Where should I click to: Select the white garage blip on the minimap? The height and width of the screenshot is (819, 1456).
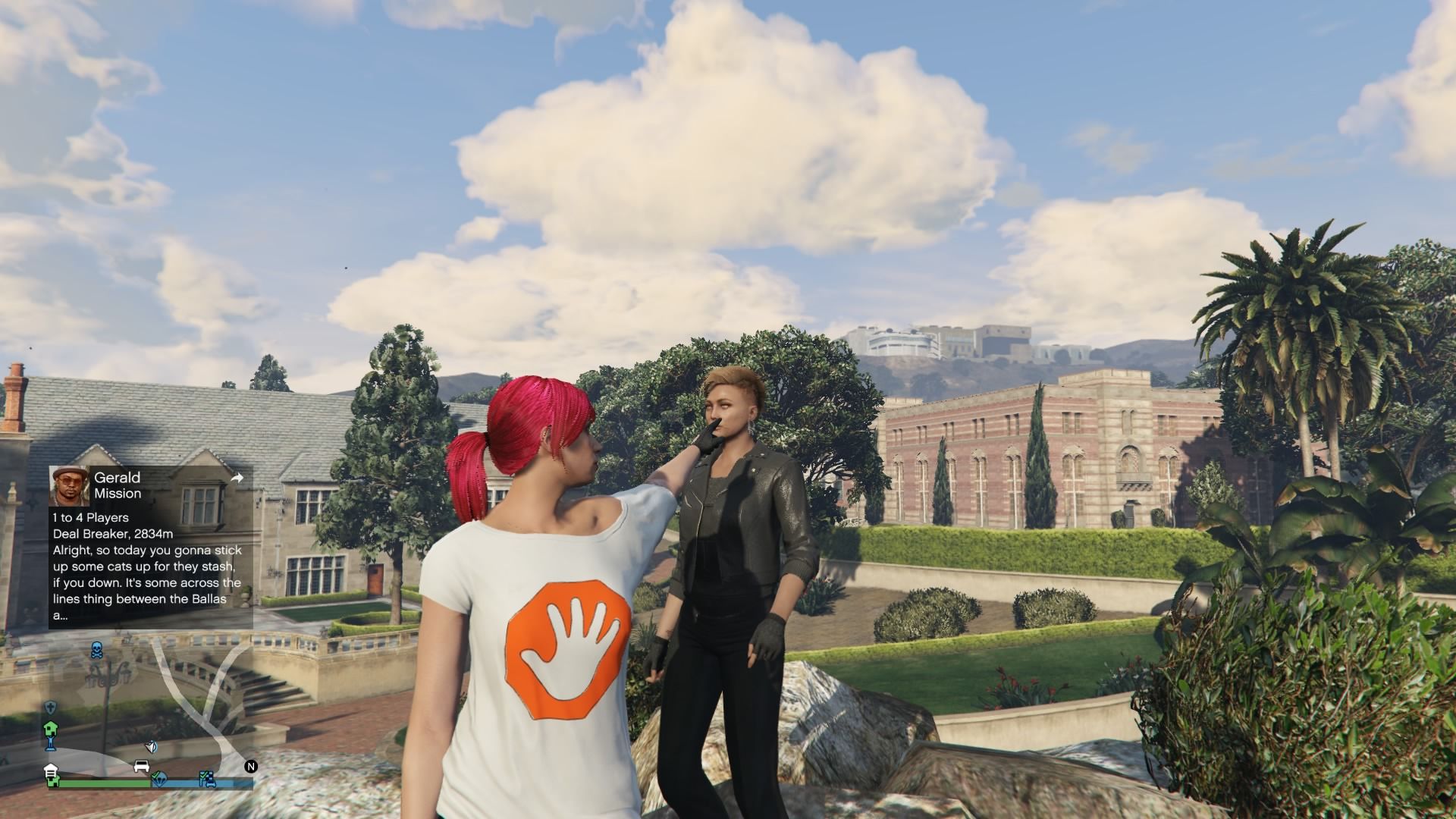click(x=52, y=770)
